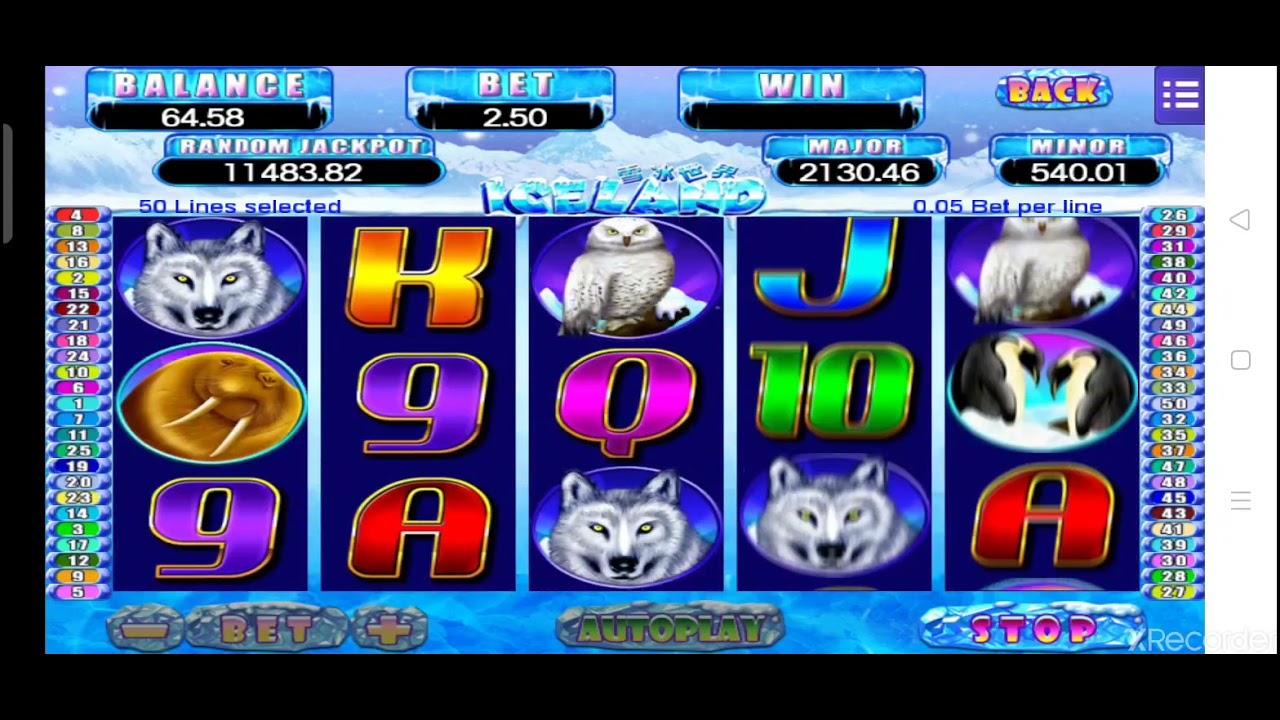Image resolution: width=1280 pixels, height=720 pixels.
Task: Increase the bet with the plus button
Action: point(389,630)
